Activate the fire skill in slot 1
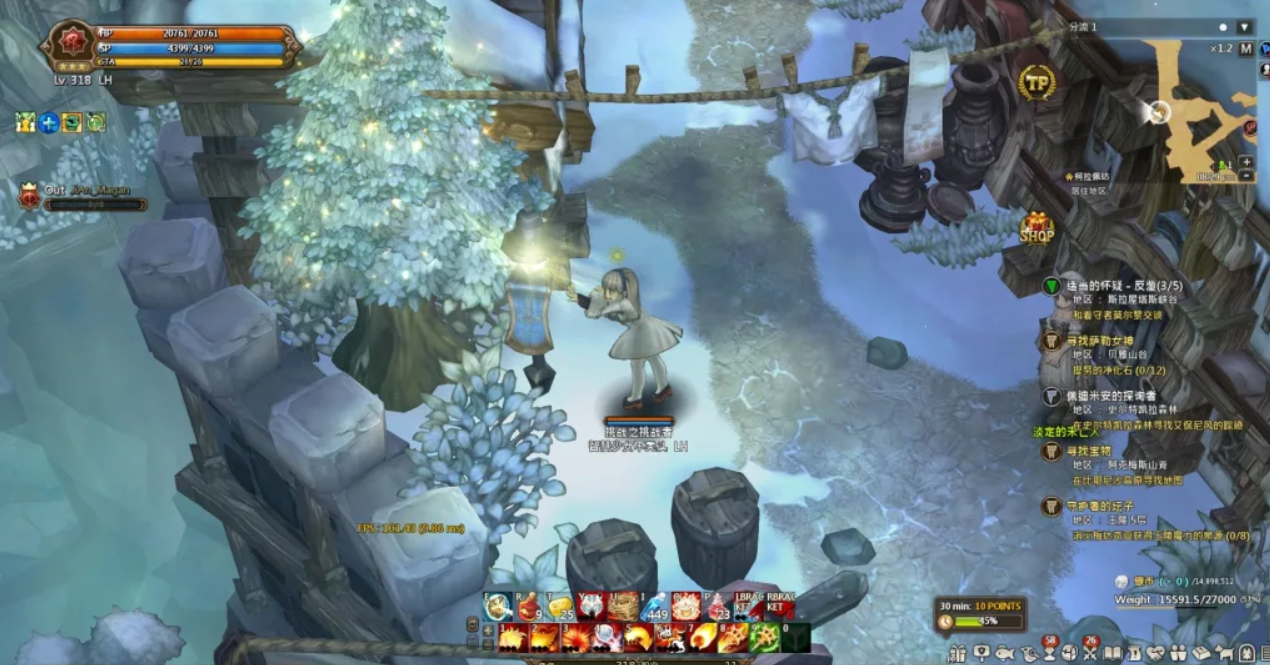Screen dimensions: 1270x665 [513, 637]
